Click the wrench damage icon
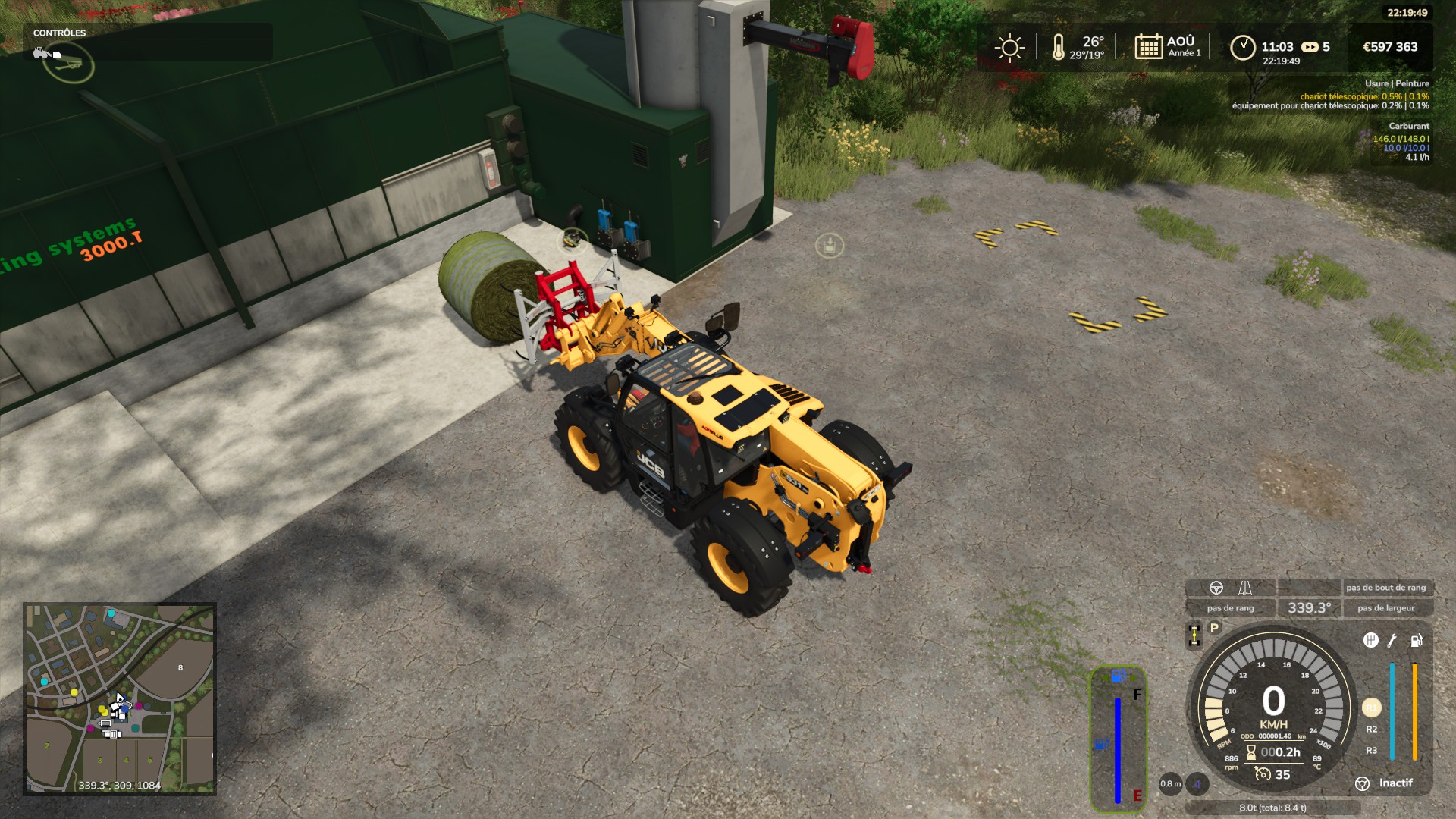 pyautogui.click(x=1392, y=641)
